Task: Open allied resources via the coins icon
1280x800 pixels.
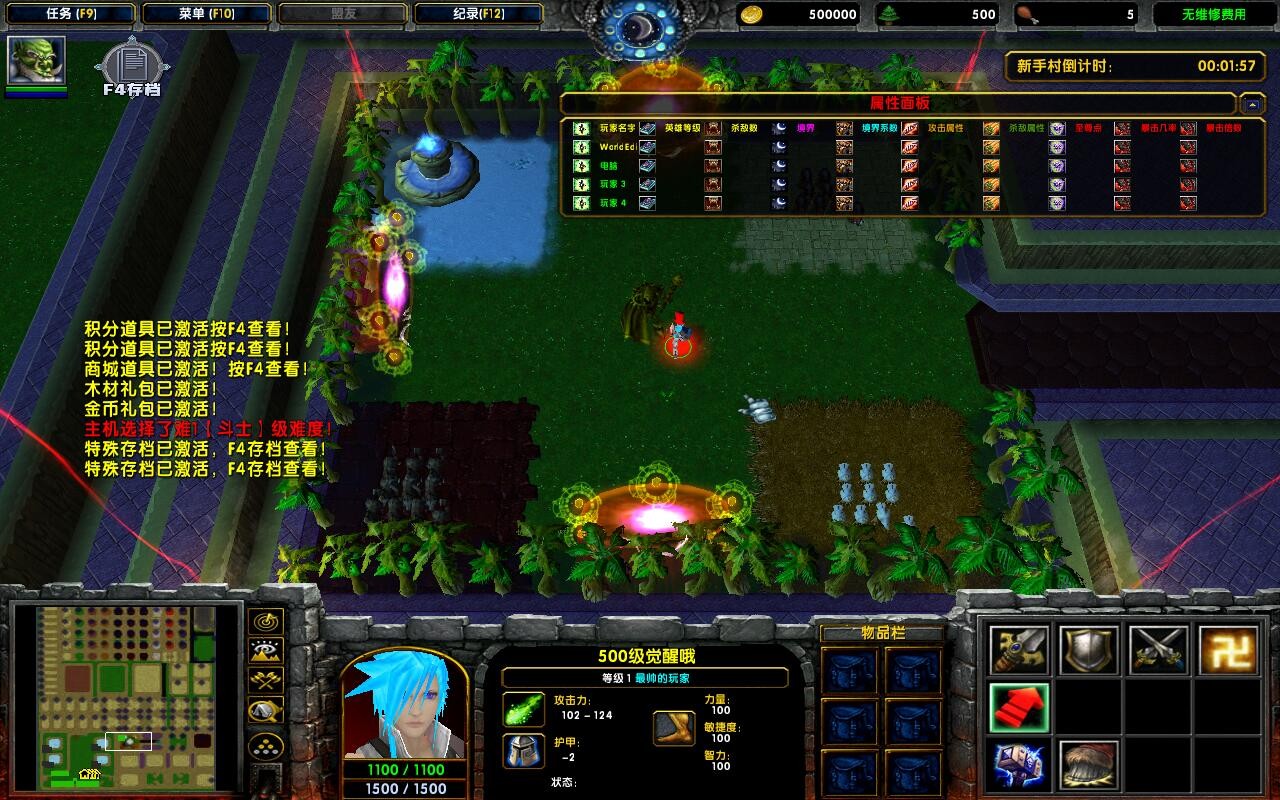Action: (x=265, y=745)
